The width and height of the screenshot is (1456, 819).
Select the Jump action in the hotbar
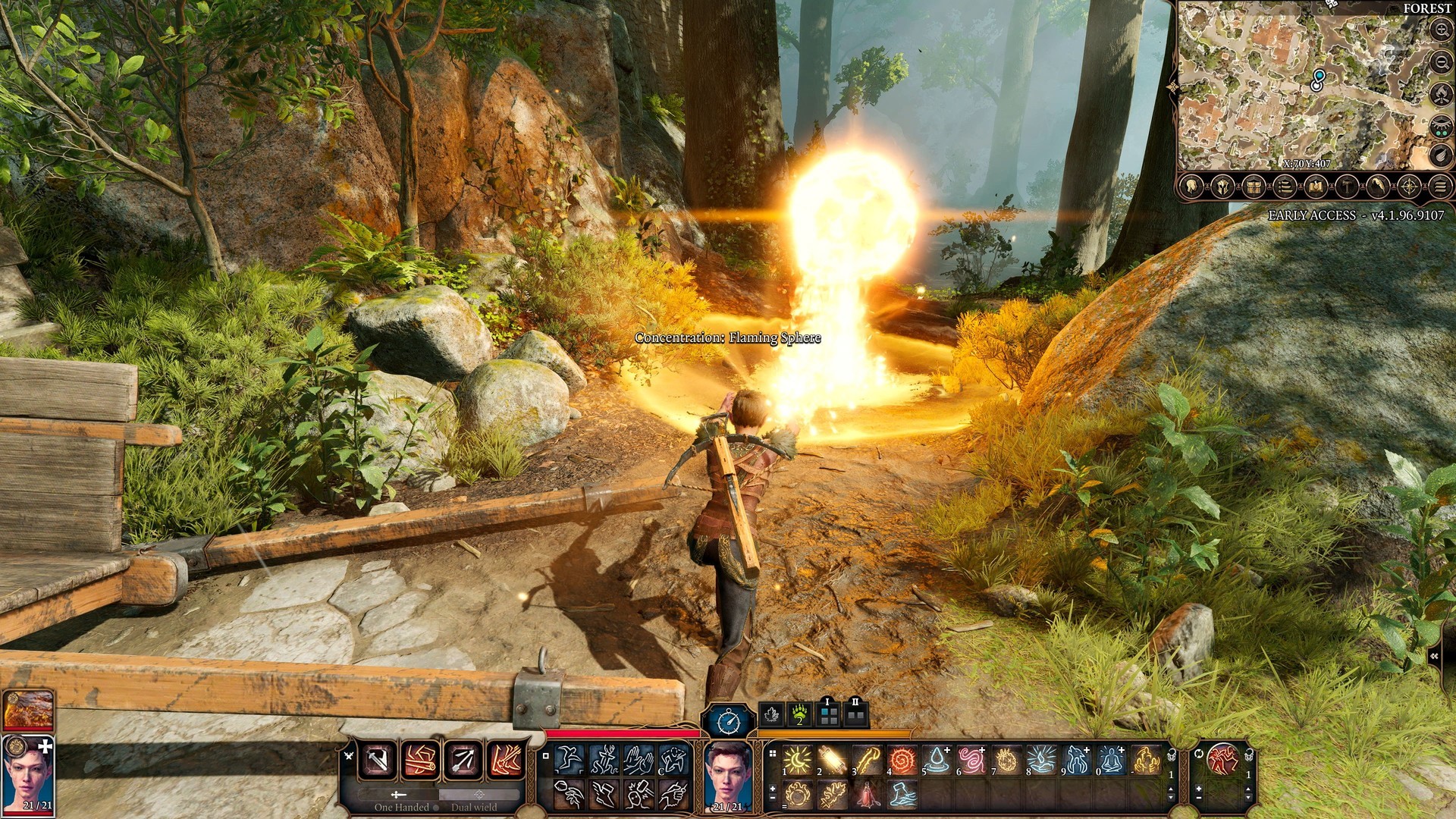pos(569,760)
